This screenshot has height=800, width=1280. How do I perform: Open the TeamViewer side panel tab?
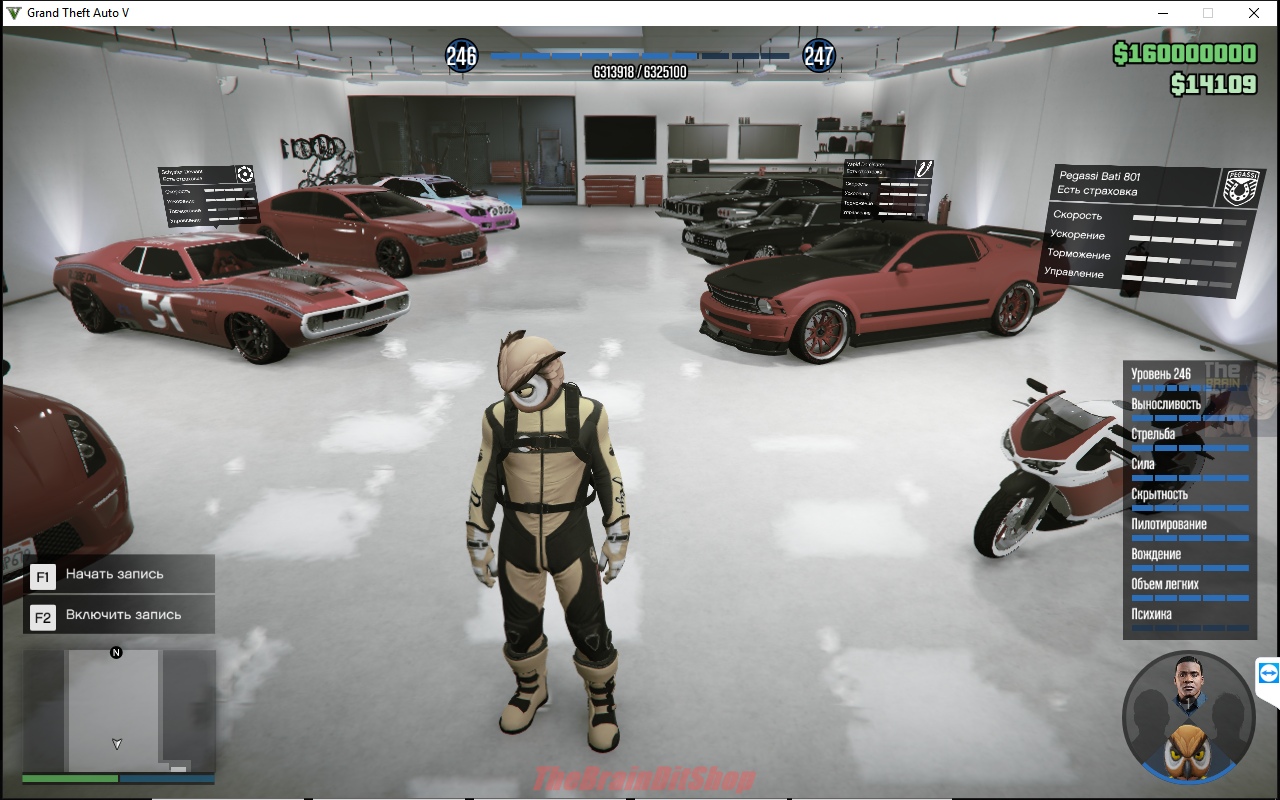click(x=1268, y=673)
